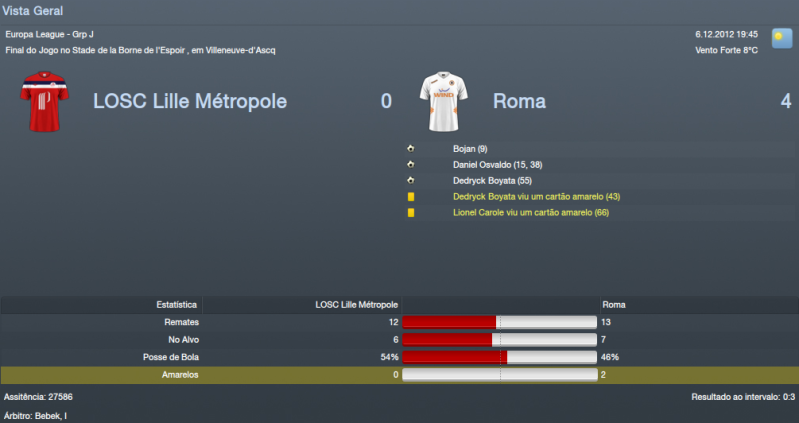Screen dimensions: 799x423
Task: Click the sunny weather icon
Action: (779, 37)
